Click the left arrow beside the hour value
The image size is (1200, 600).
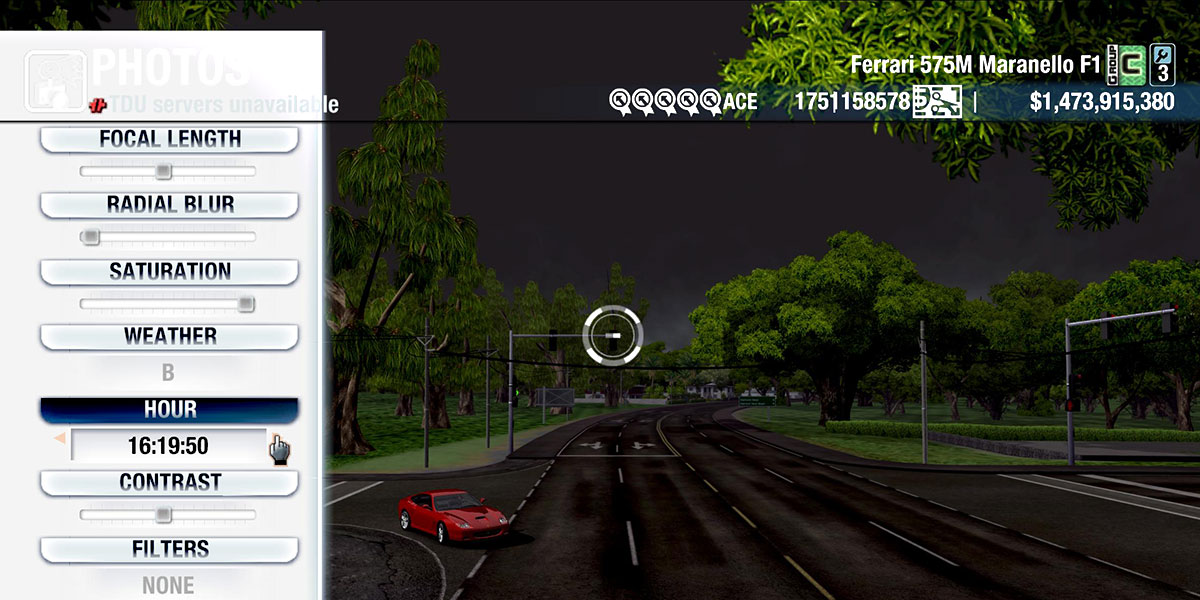(60, 438)
